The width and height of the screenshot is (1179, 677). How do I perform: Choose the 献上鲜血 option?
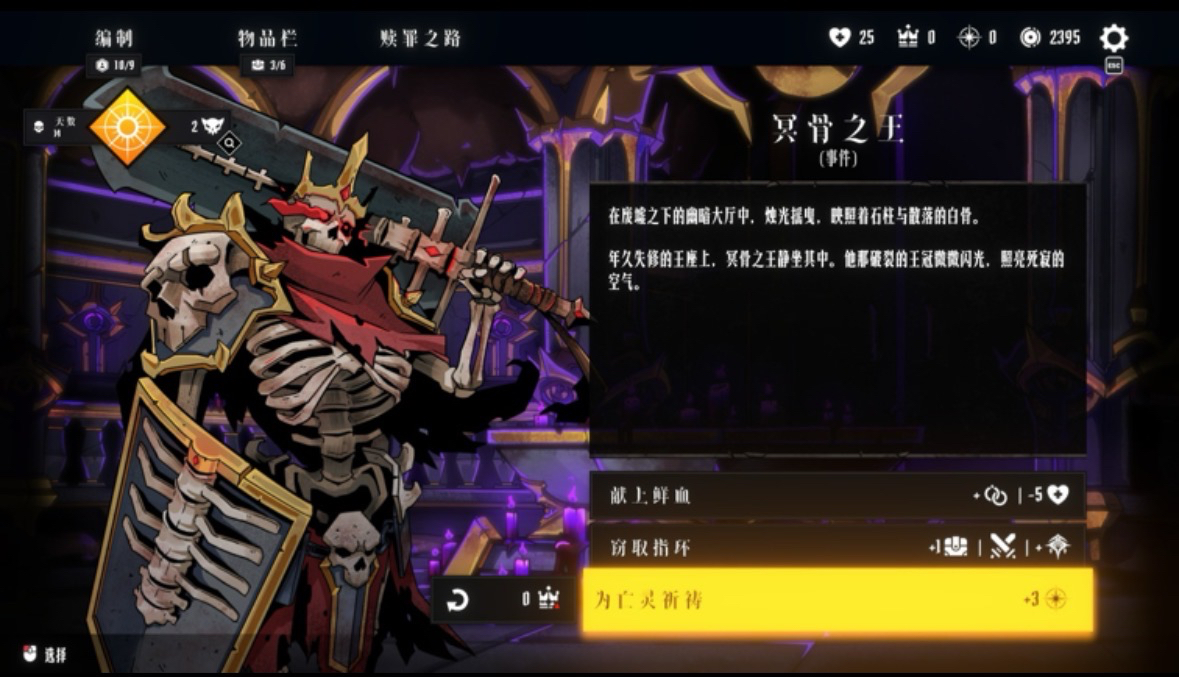coord(836,496)
